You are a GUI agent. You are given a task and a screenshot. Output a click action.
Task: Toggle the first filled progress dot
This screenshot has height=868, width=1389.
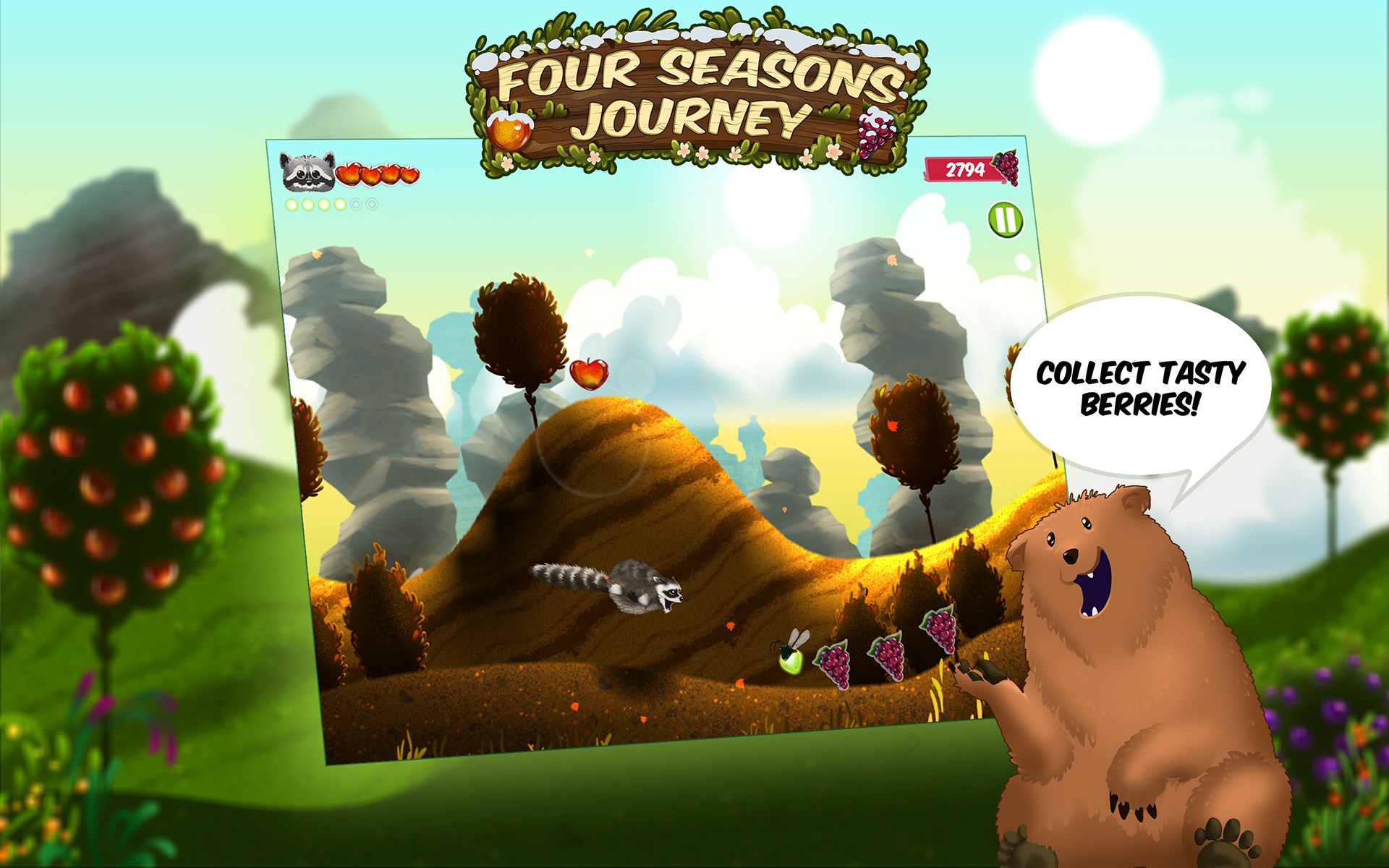(292, 204)
